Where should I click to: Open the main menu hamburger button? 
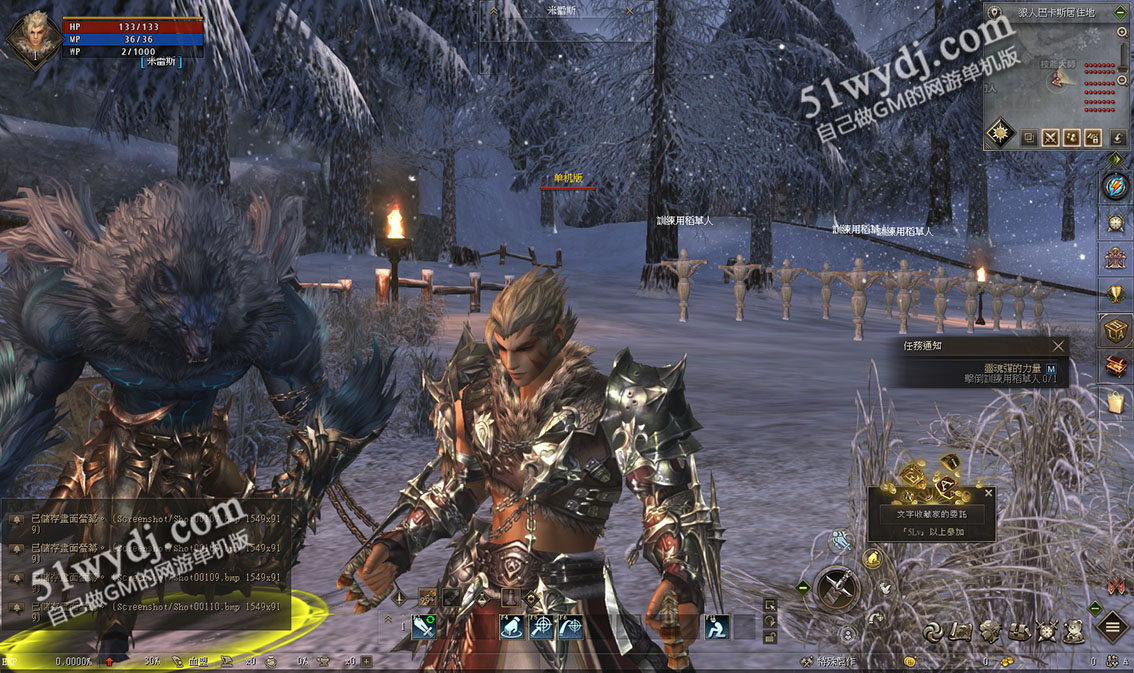click(1112, 627)
